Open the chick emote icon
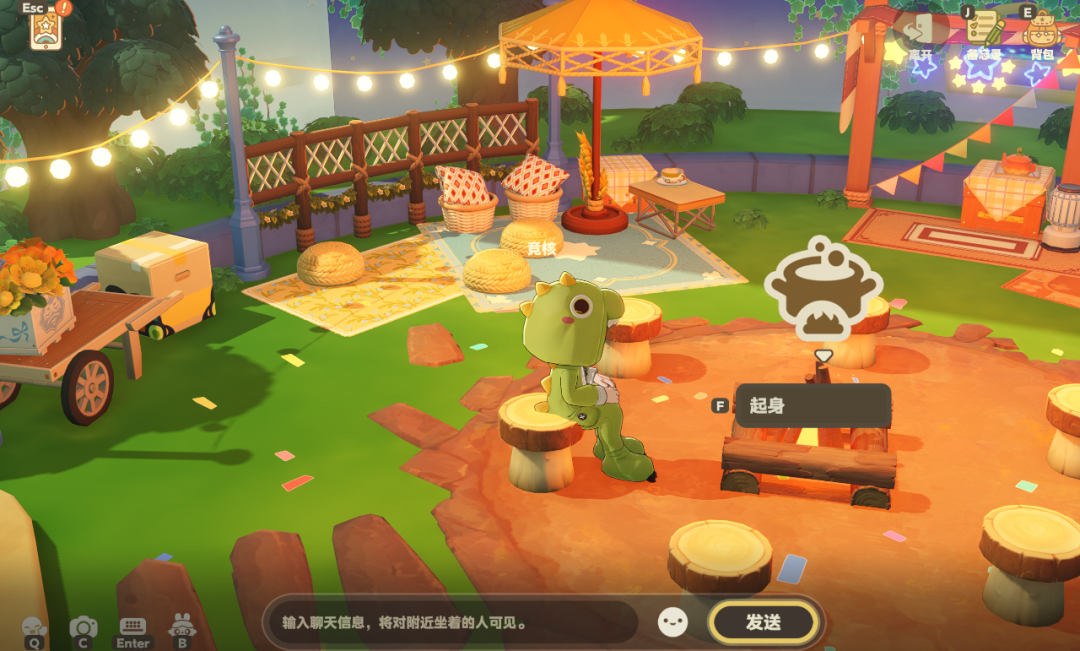The image size is (1080, 651). pos(34,627)
